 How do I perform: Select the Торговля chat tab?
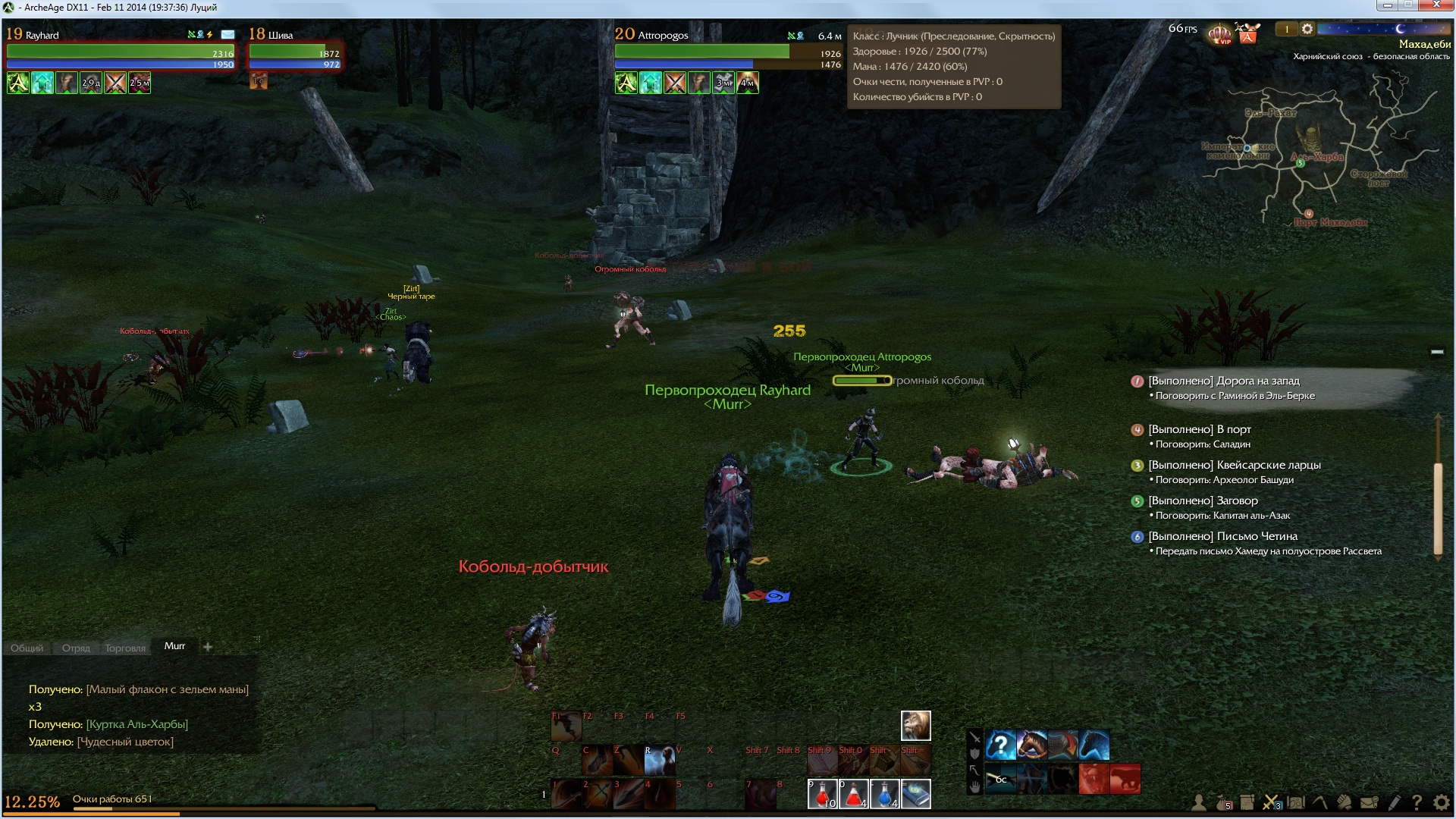(x=125, y=648)
